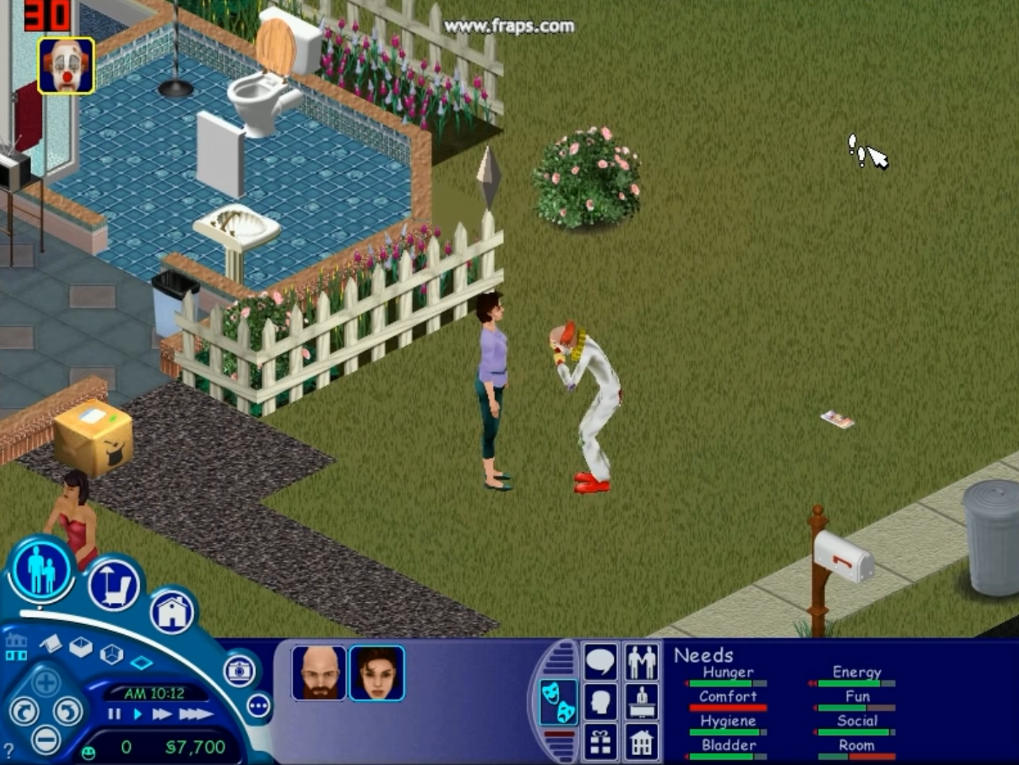Select the dark-haired woman Sim portrait
The height and width of the screenshot is (765, 1019).
point(377,673)
